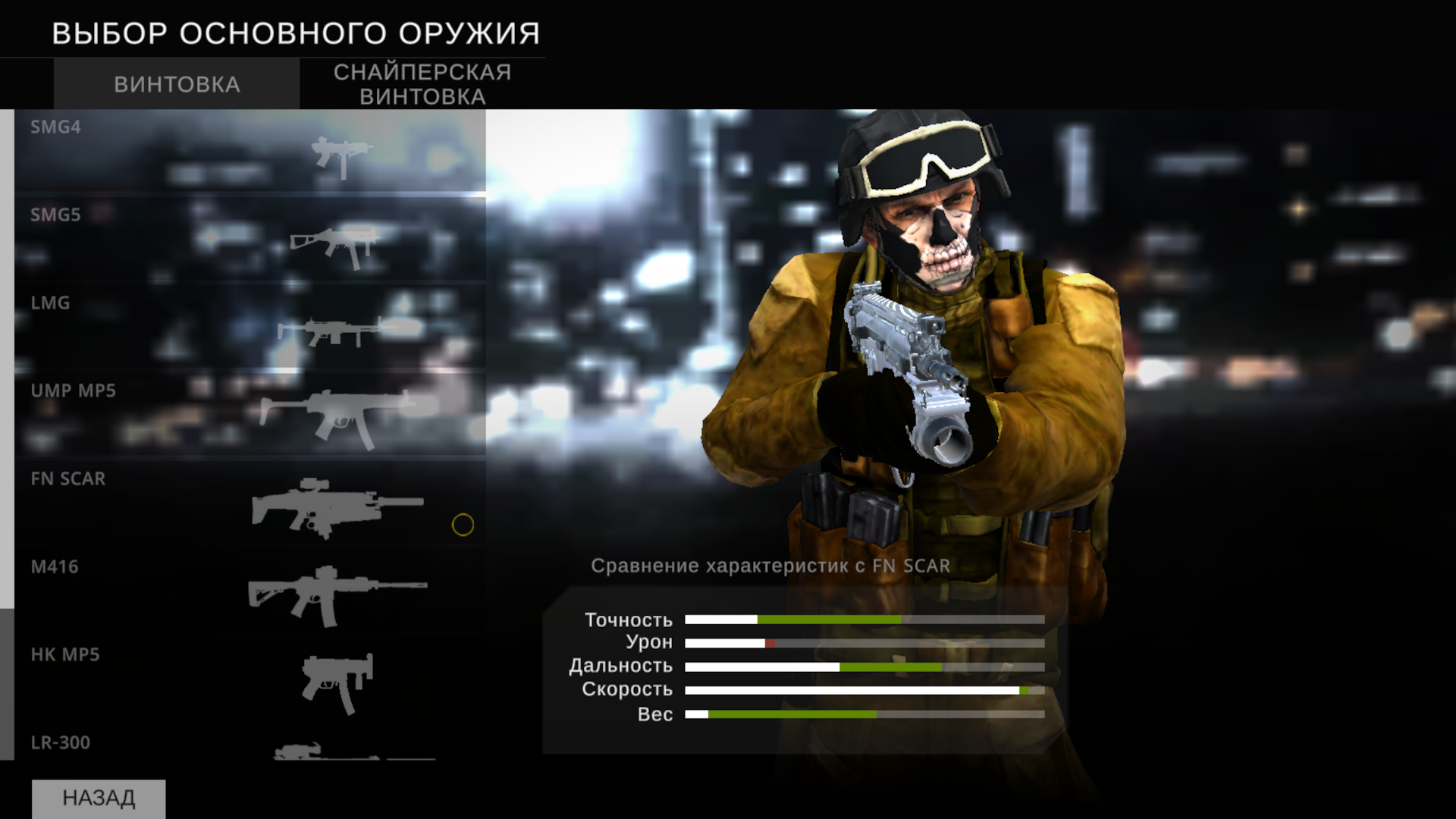Image resolution: width=1456 pixels, height=819 pixels.
Task: Select the SMG4 weapon icon
Action: tap(341, 155)
